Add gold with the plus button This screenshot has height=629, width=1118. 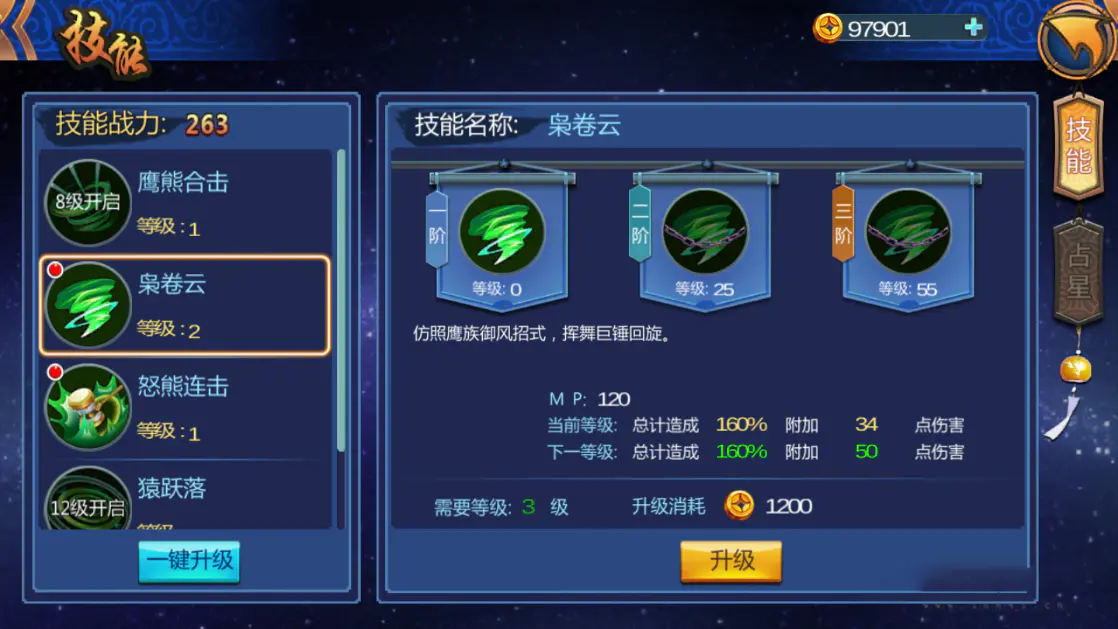[x=973, y=28]
